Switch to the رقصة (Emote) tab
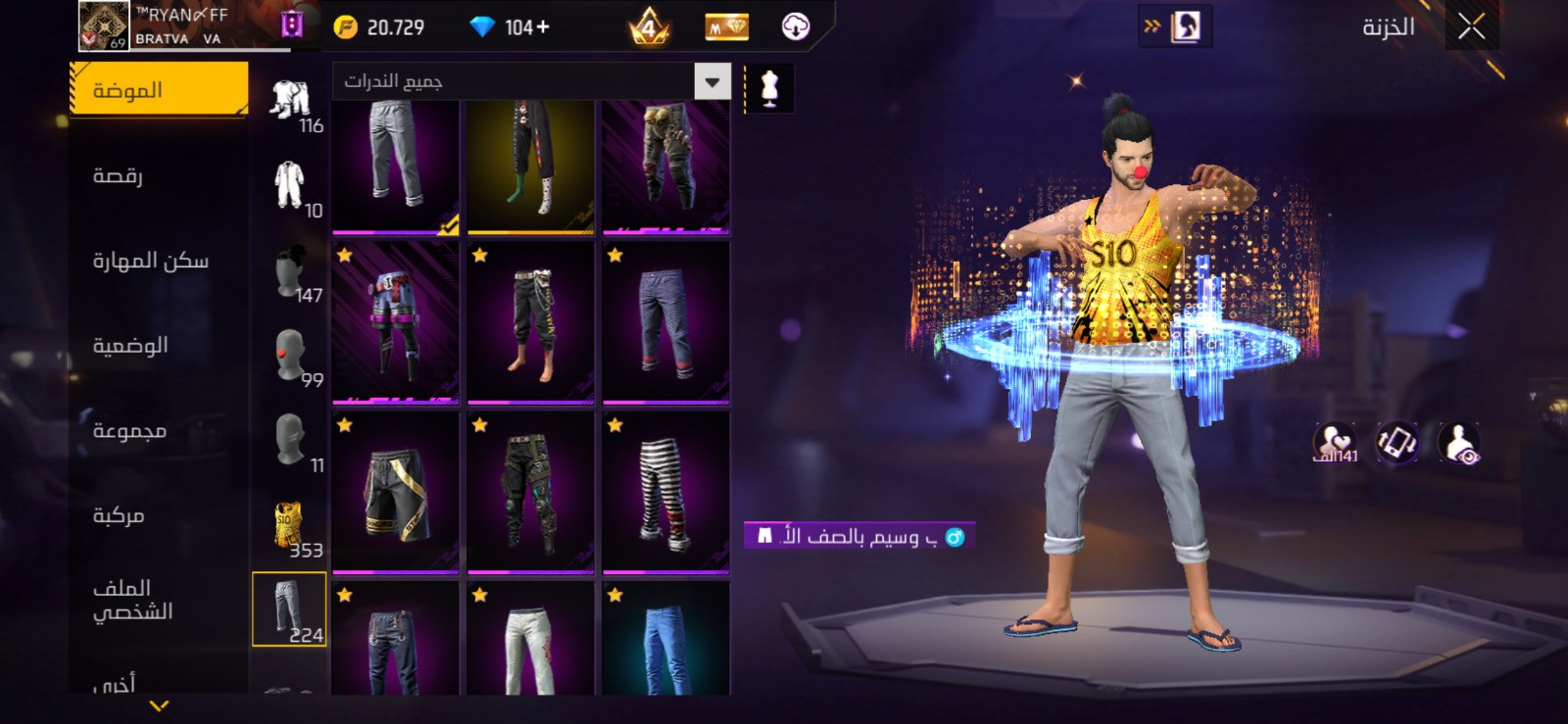This screenshot has height=724, width=1568. click(x=119, y=175)
